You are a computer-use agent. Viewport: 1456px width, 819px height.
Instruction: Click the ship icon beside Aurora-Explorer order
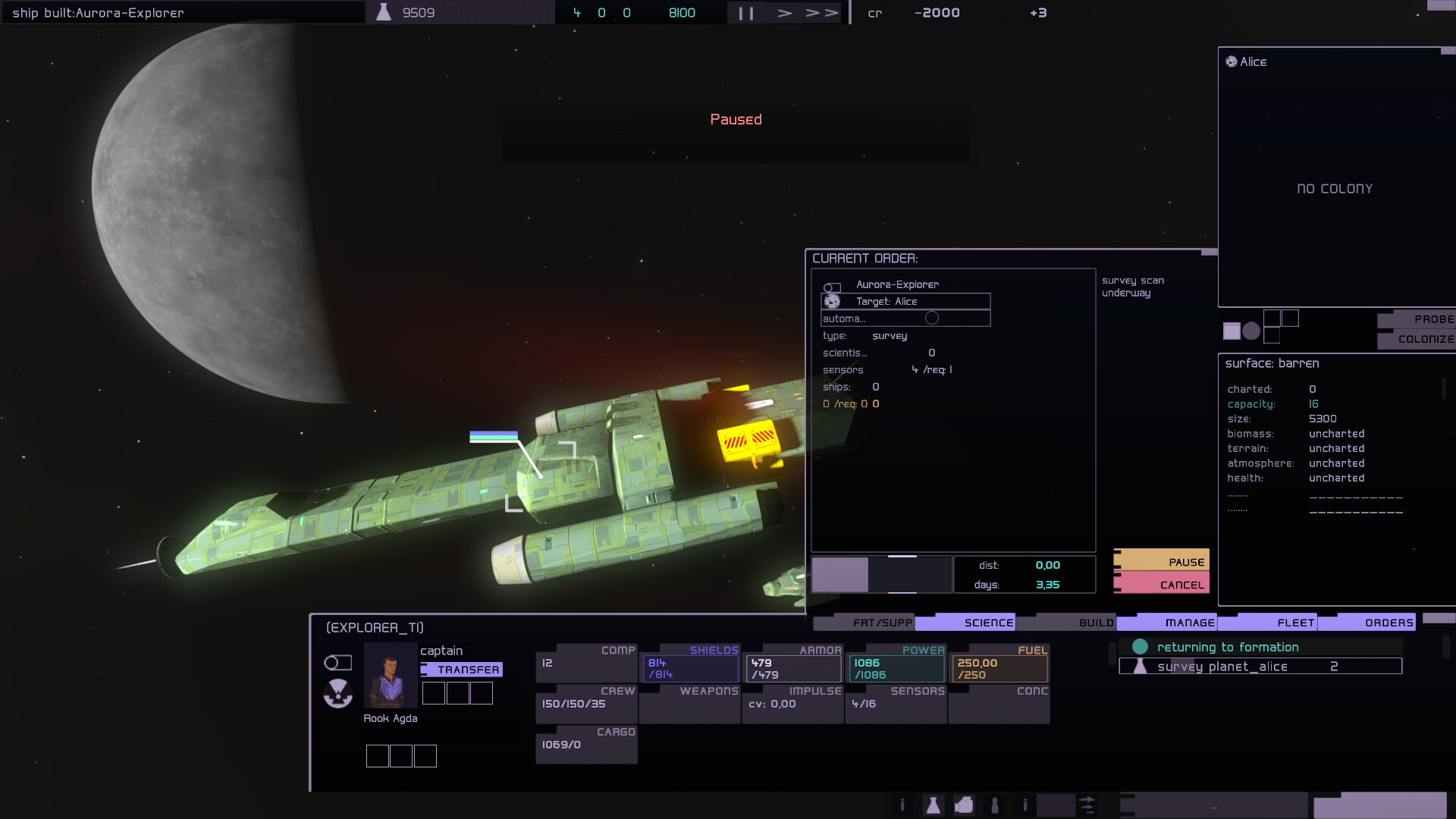coord(832,287)
